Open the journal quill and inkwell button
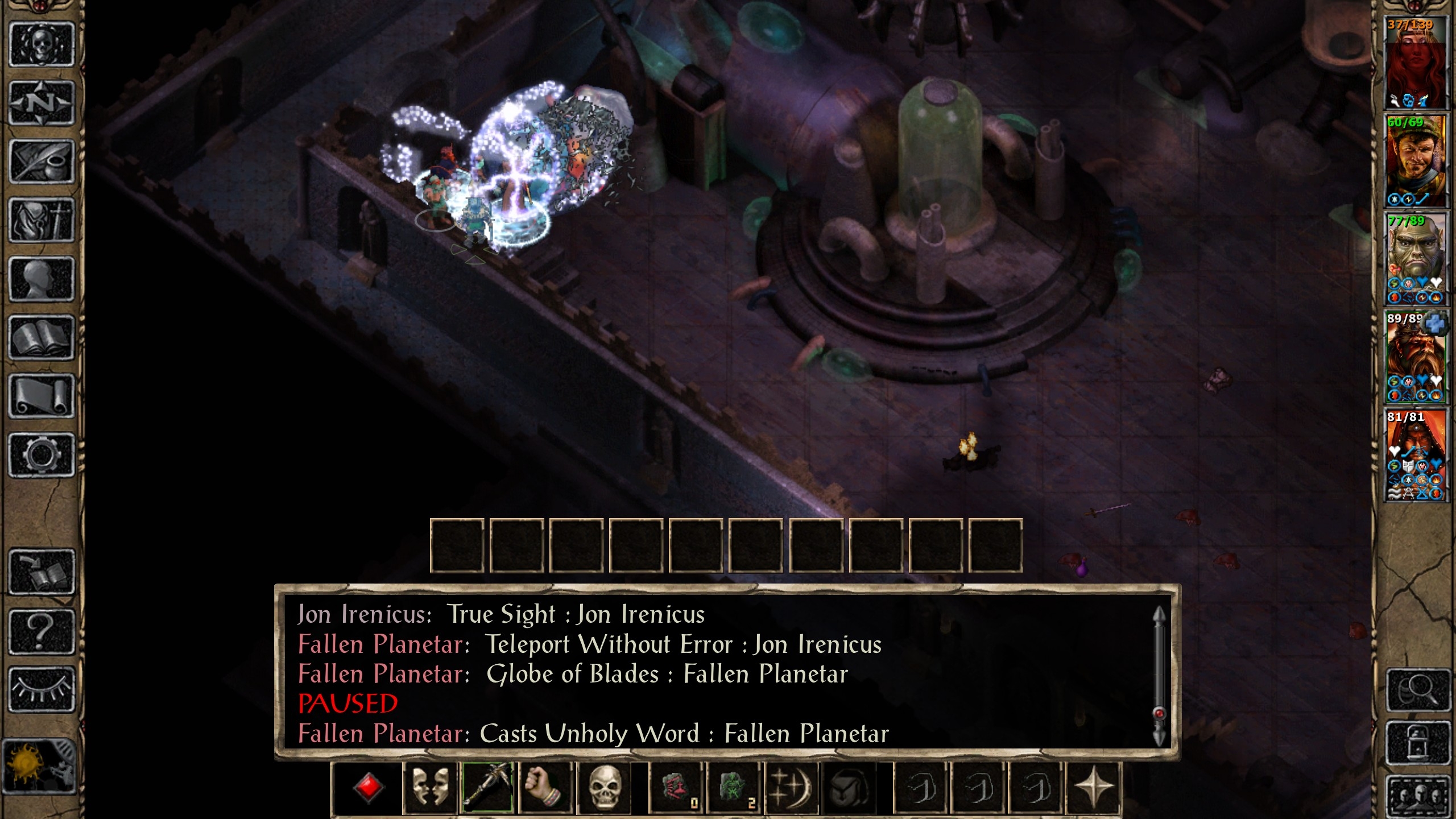1456x819 pixels. [42, 162]
